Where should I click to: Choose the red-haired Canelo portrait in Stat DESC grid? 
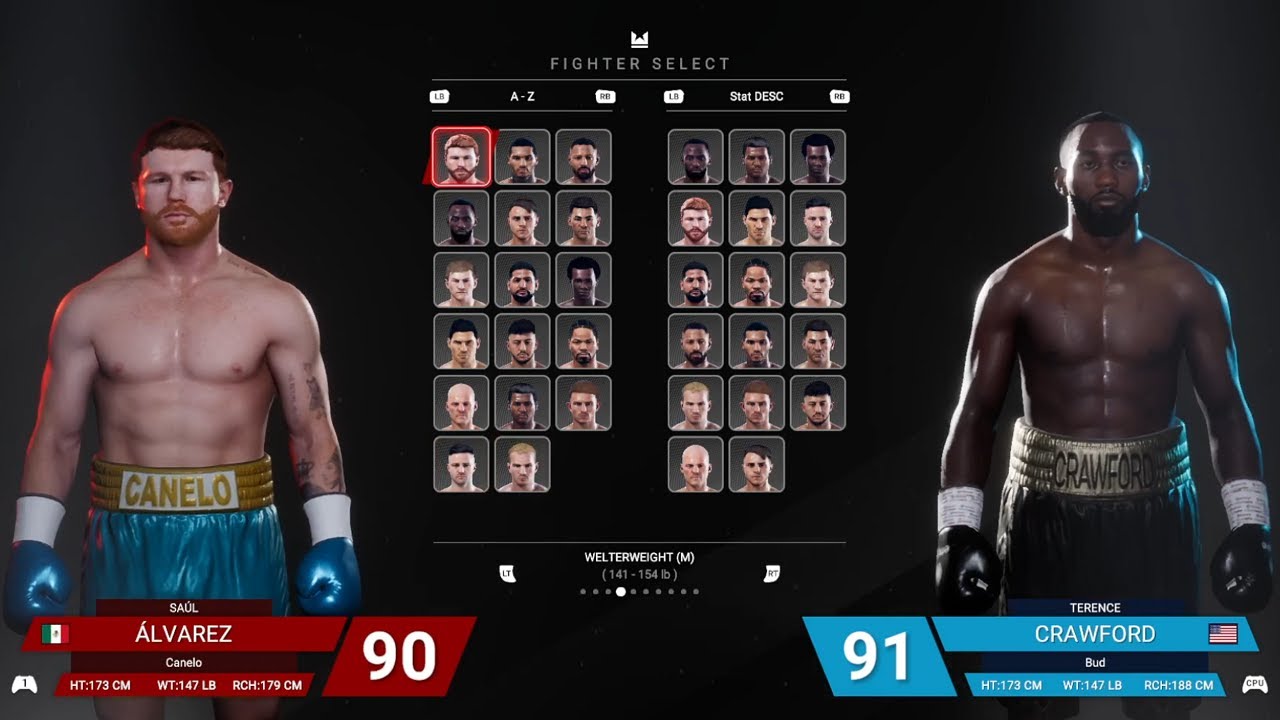click(x=695, y=219)
